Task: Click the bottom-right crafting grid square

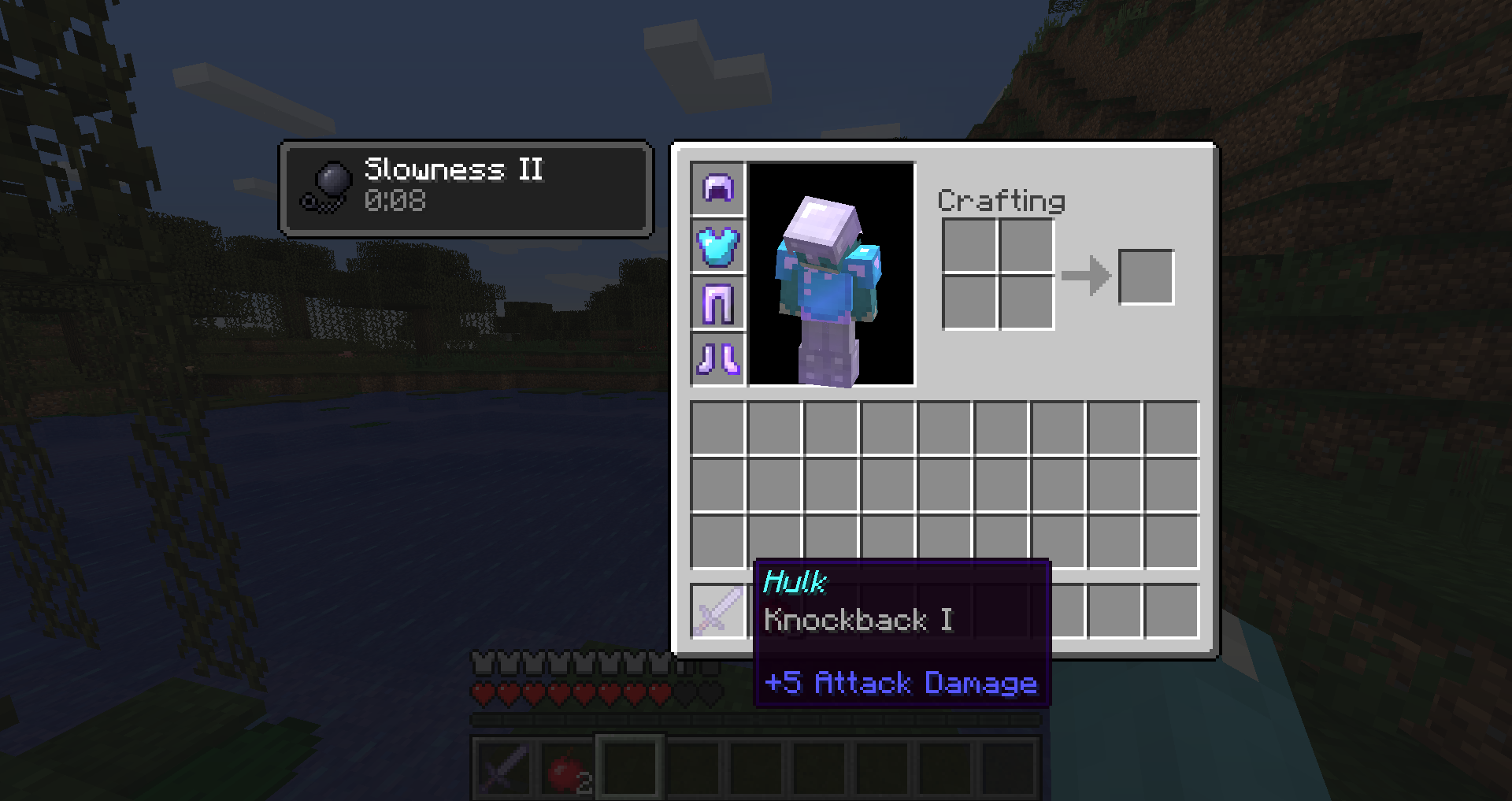Action: (1026, 303)
